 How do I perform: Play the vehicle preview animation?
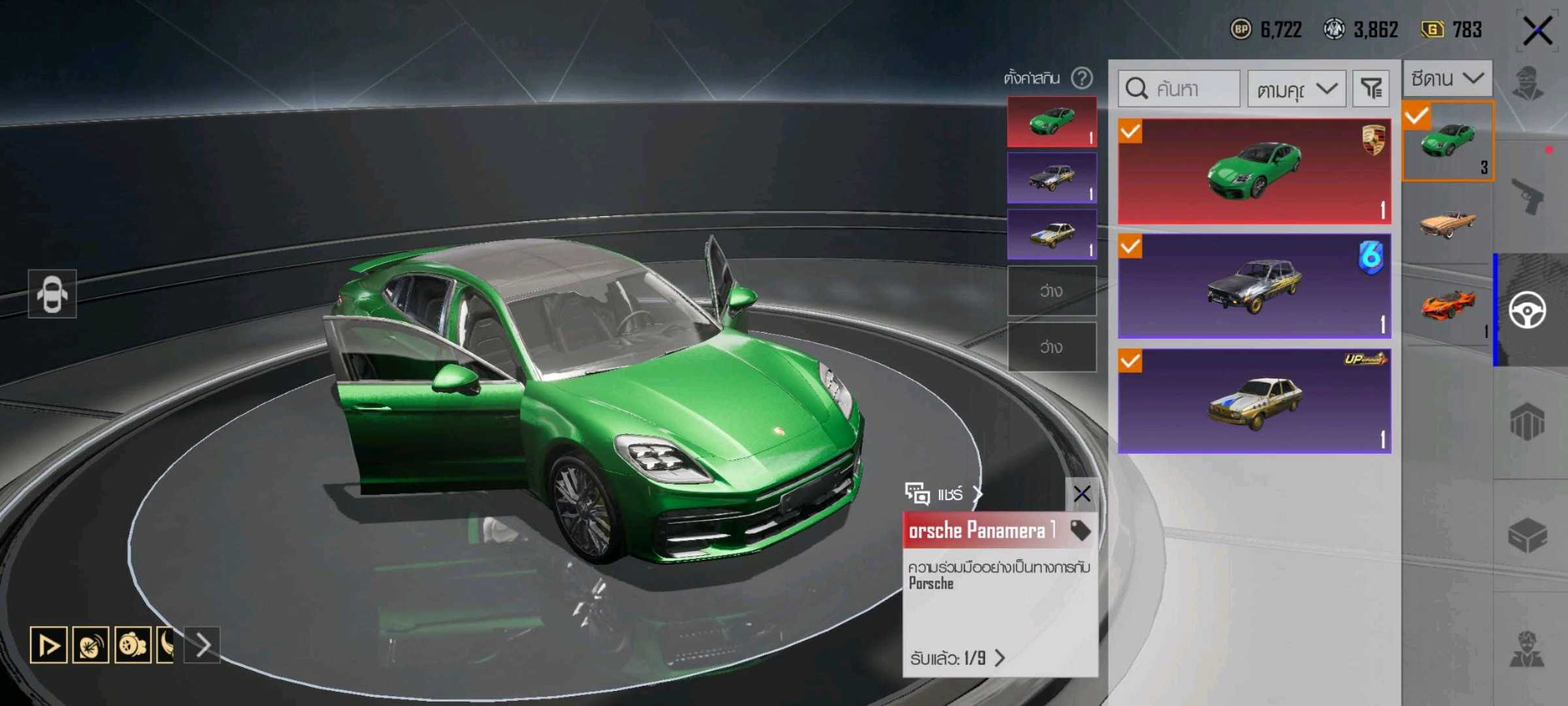pos(48,645)
